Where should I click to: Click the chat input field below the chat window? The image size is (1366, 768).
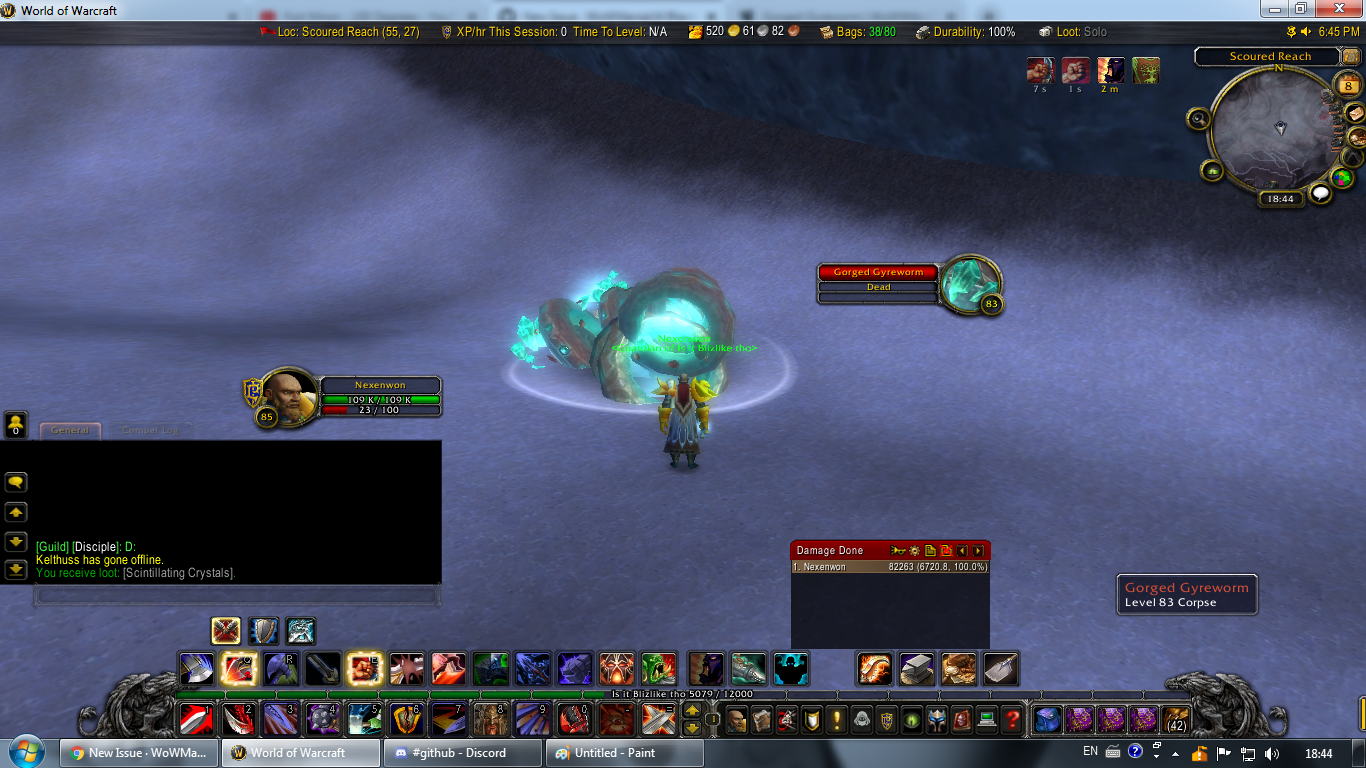pos(235,595)
